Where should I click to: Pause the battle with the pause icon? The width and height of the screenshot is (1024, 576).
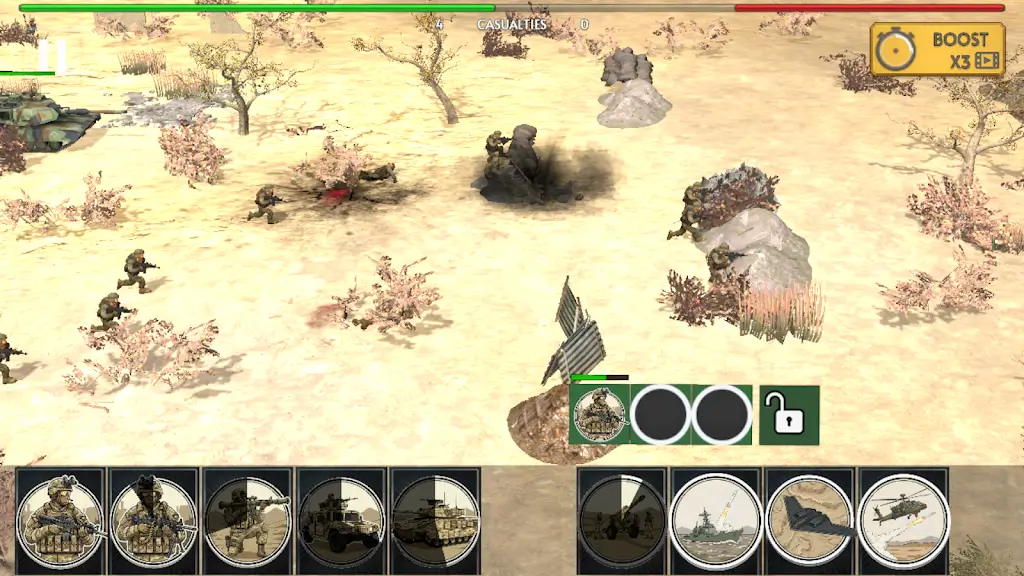pos(52,56)
